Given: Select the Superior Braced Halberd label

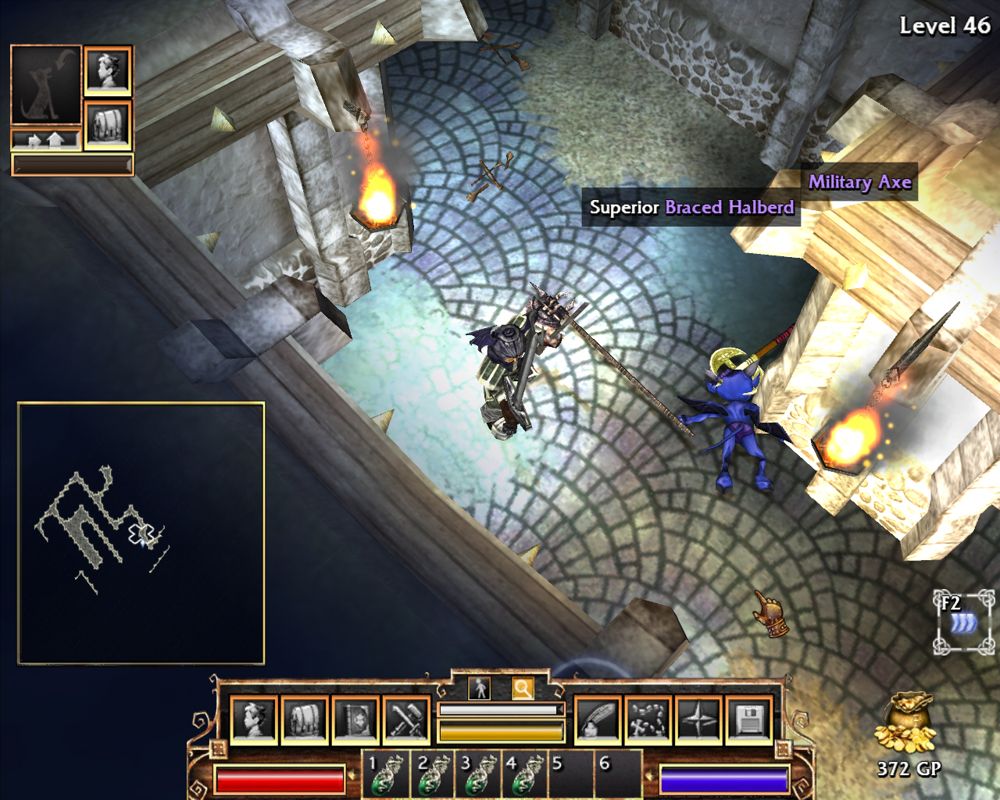Looking at the screenshot, I should 692,208.
